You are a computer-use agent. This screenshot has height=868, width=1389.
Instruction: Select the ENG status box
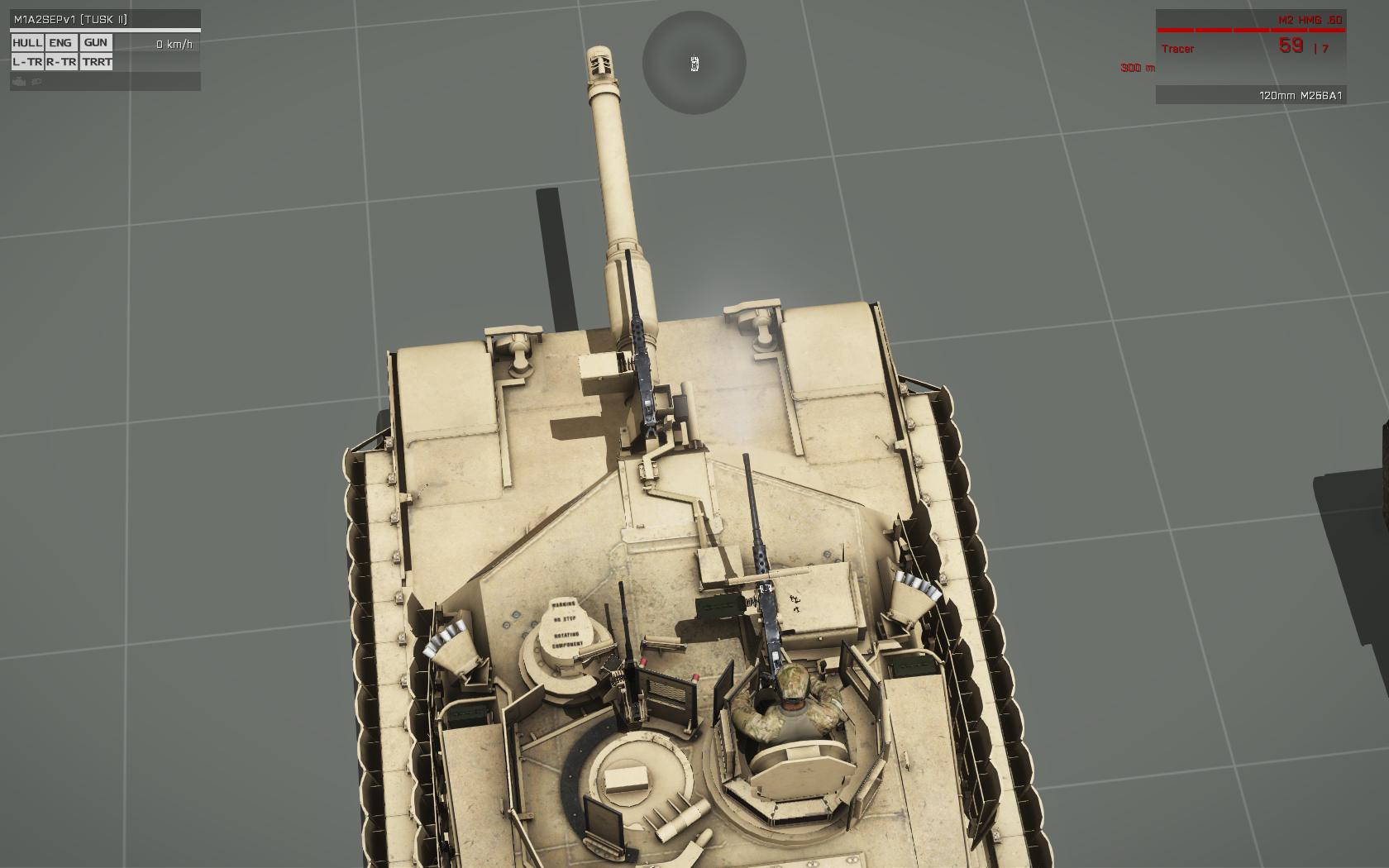[x=60, y=43]
